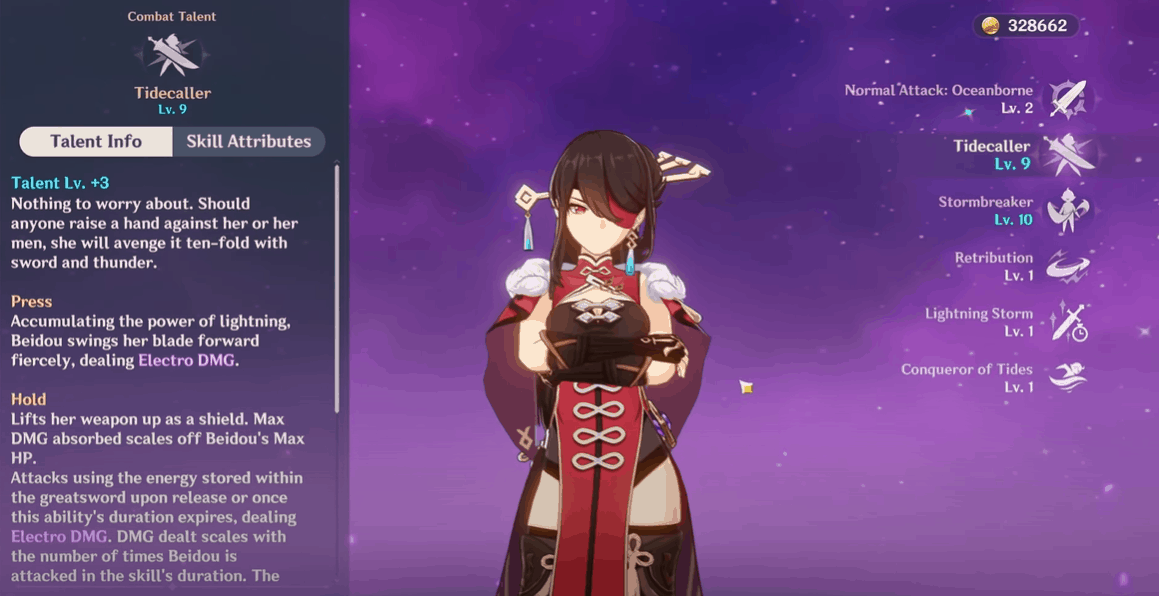View the Retribution passive talent
The height and width of the screenshot is (596, 1159).
click(x=1067, y=266)
